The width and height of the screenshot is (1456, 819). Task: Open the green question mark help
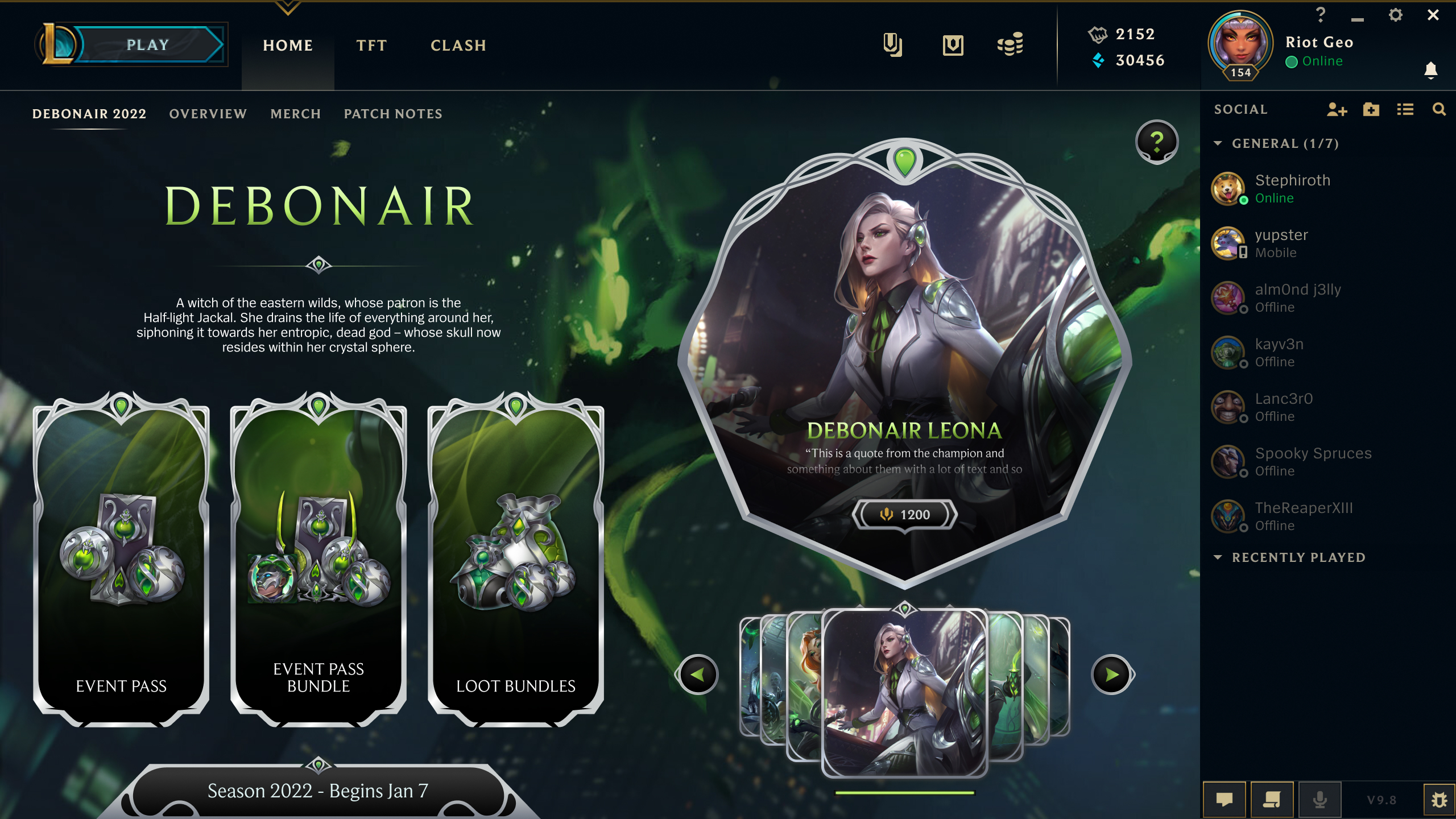tap(1157, 142)
